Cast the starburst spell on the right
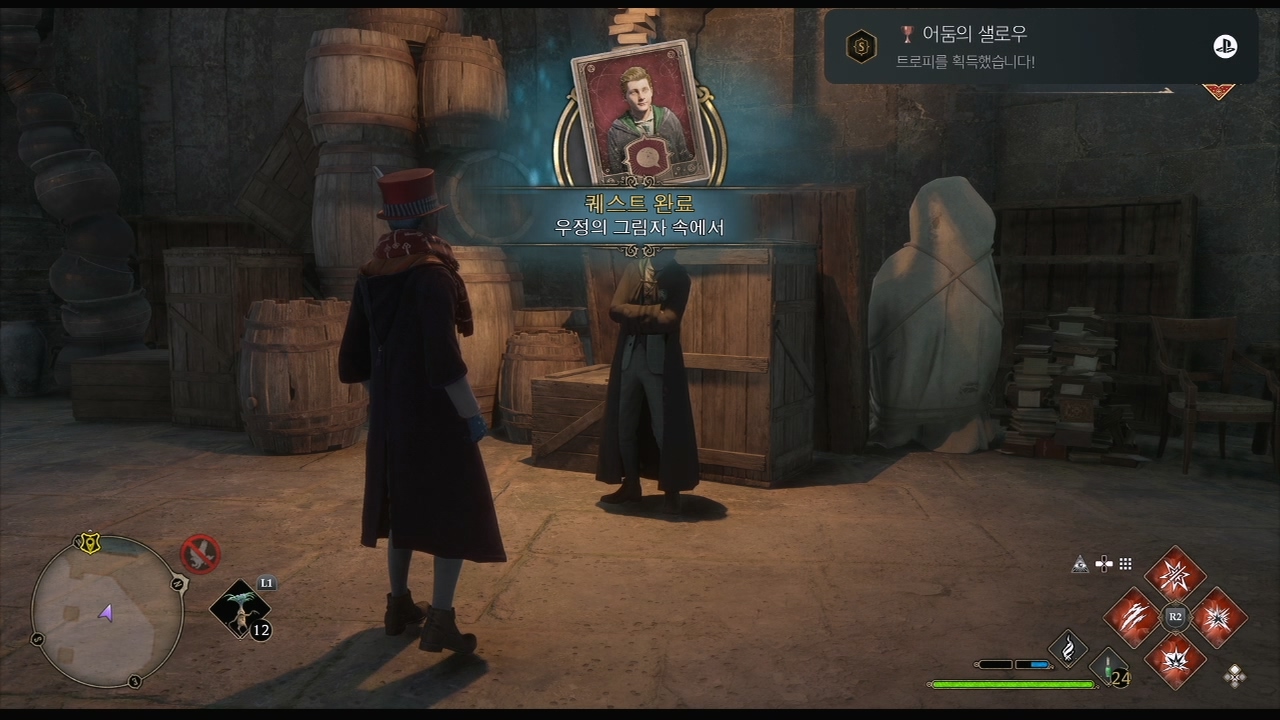 [1218, 617]
